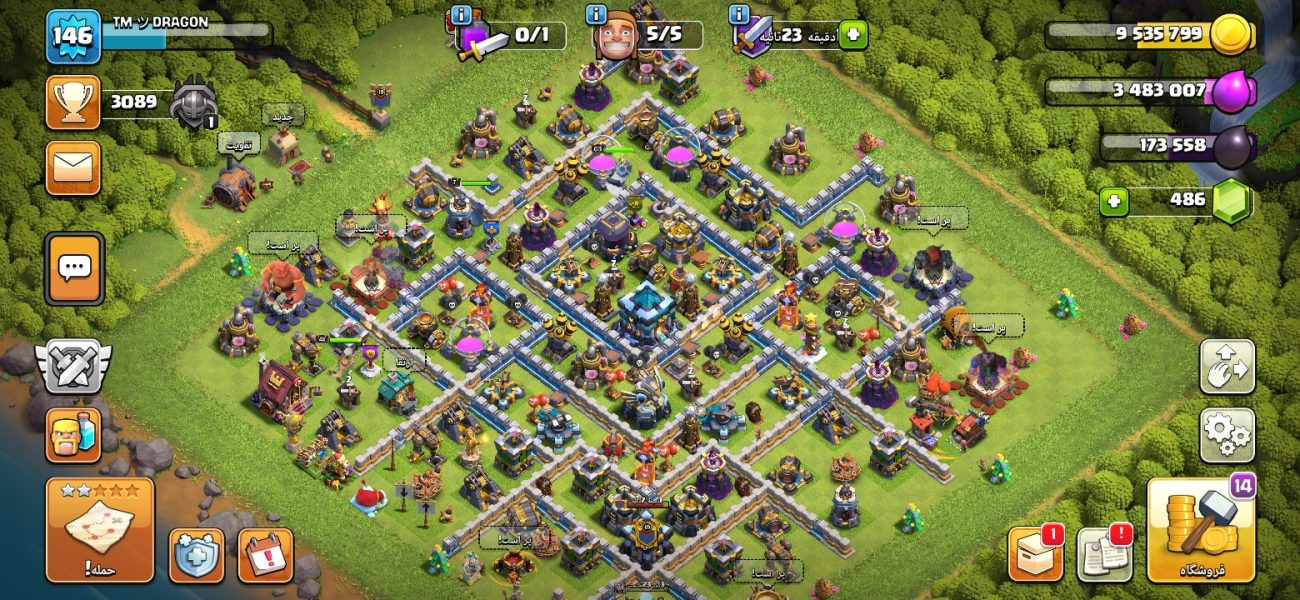This screenshot has height=600, width=1300.
Task: Open the shop with hammer and coins
Action: point(1200,530)
